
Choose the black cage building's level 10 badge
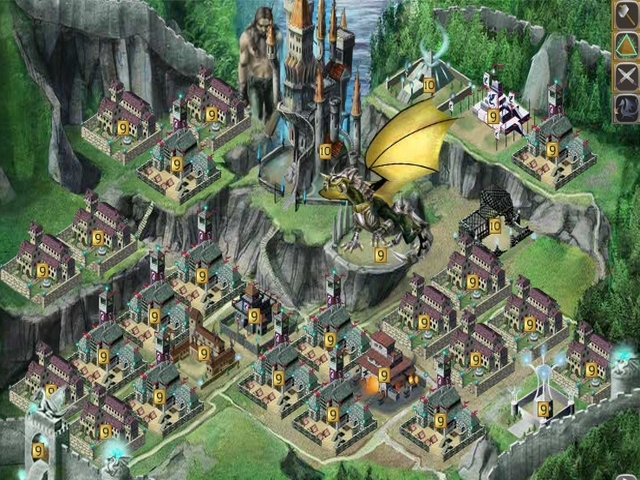tap(495, 226)
